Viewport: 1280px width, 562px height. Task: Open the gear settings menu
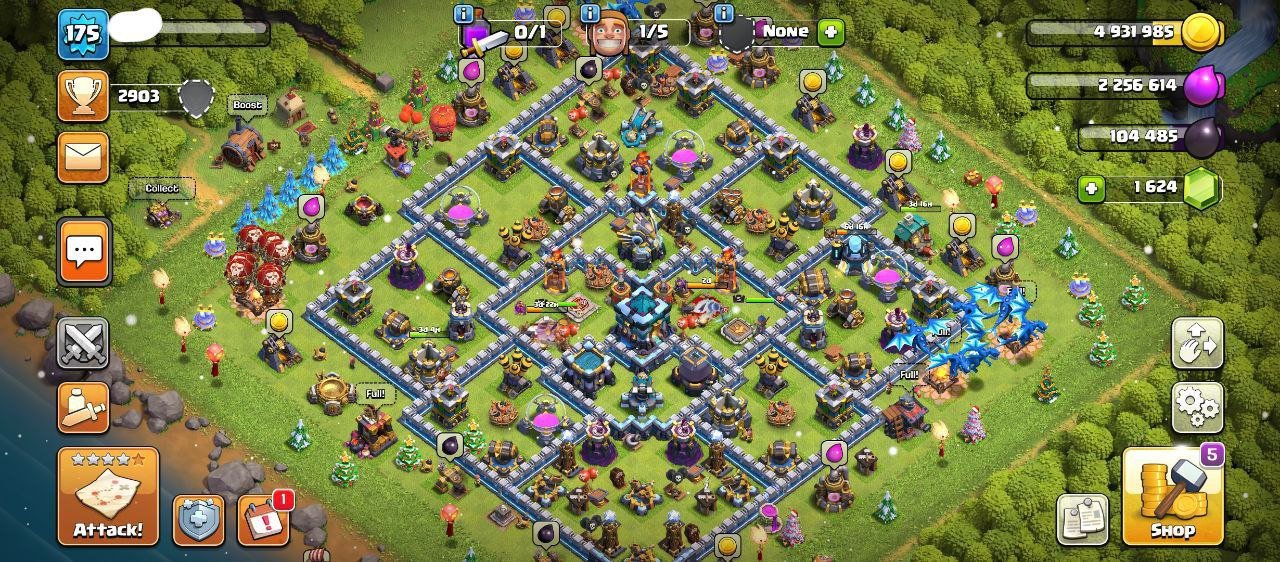coord(1197,405)
